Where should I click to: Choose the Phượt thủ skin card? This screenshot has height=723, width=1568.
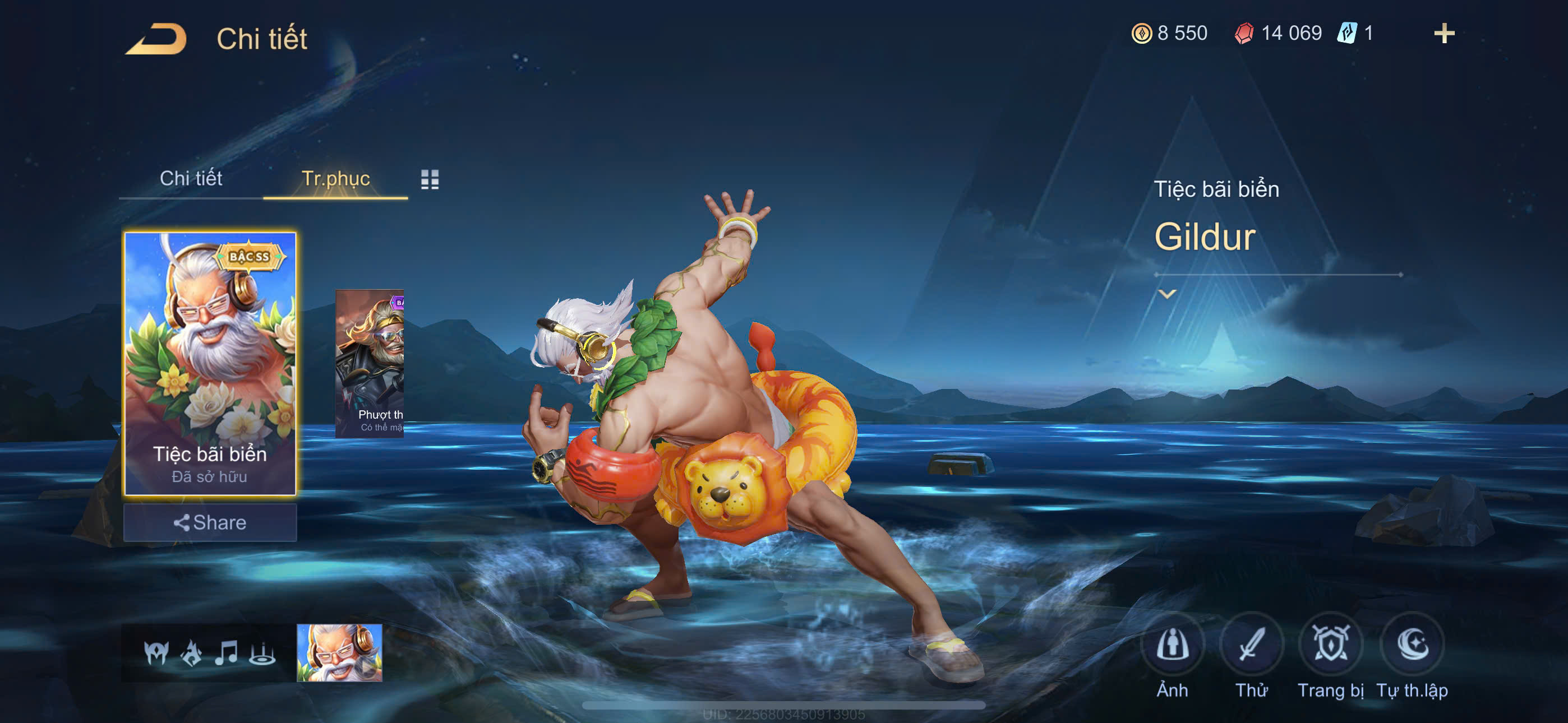coord(370,363)
